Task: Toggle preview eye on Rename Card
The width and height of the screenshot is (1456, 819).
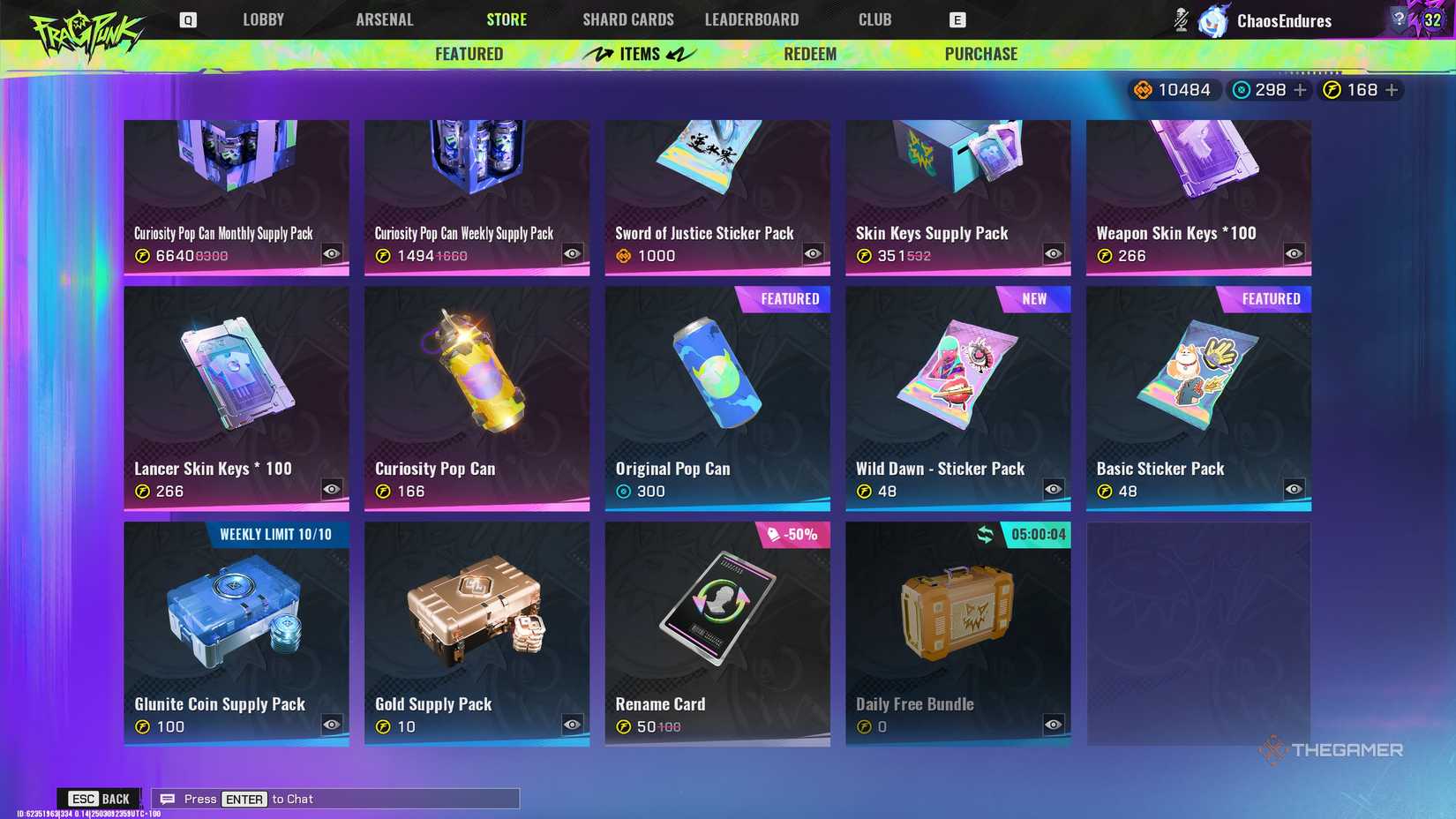Action: coord(812,725)
